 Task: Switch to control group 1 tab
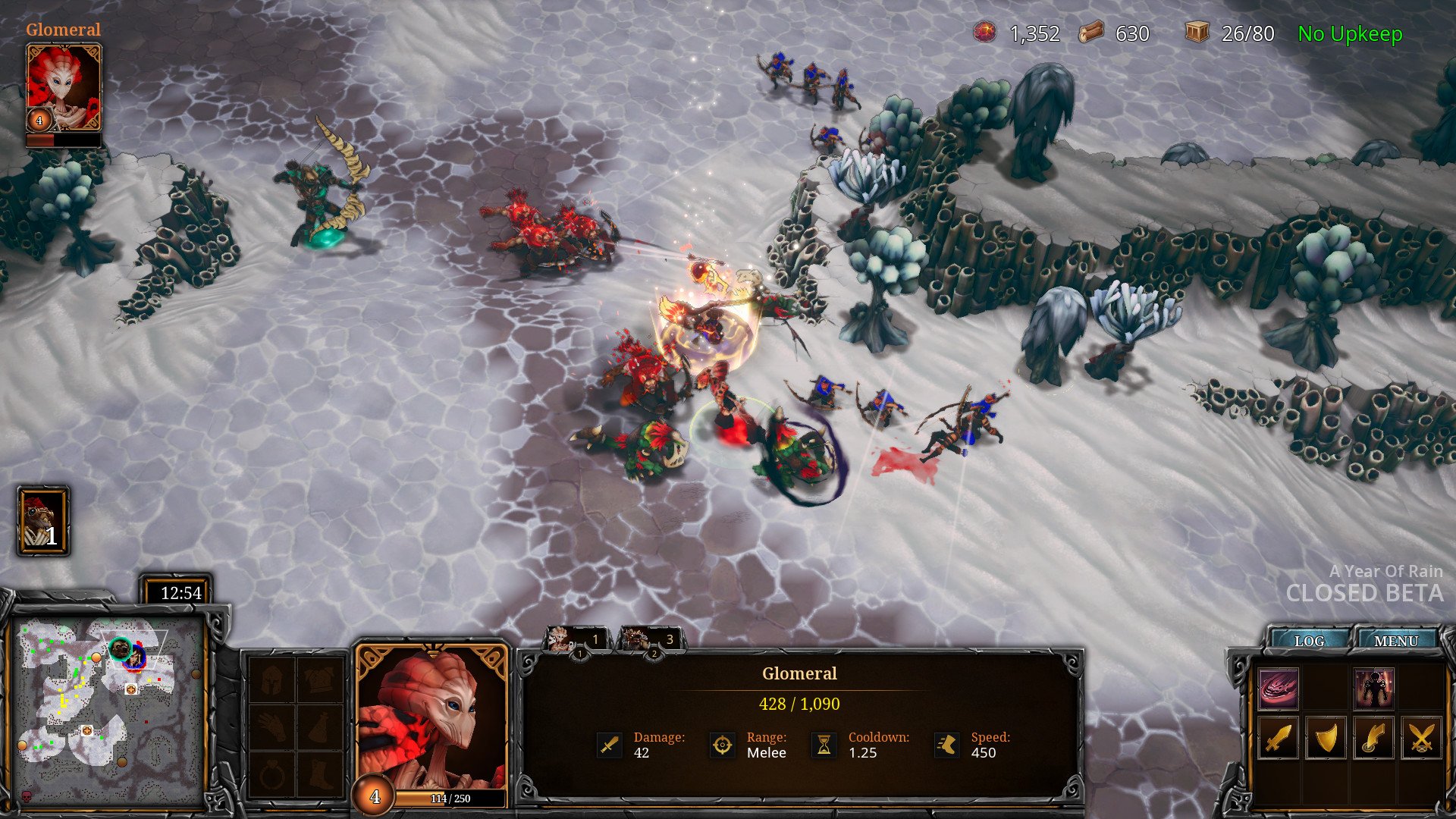pos(576,640)
